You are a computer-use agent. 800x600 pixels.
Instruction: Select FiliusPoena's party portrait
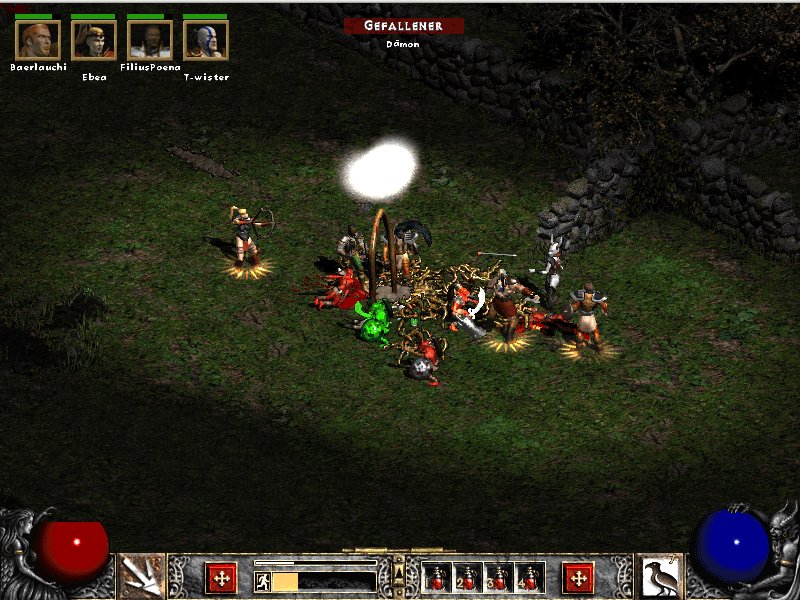150,40
